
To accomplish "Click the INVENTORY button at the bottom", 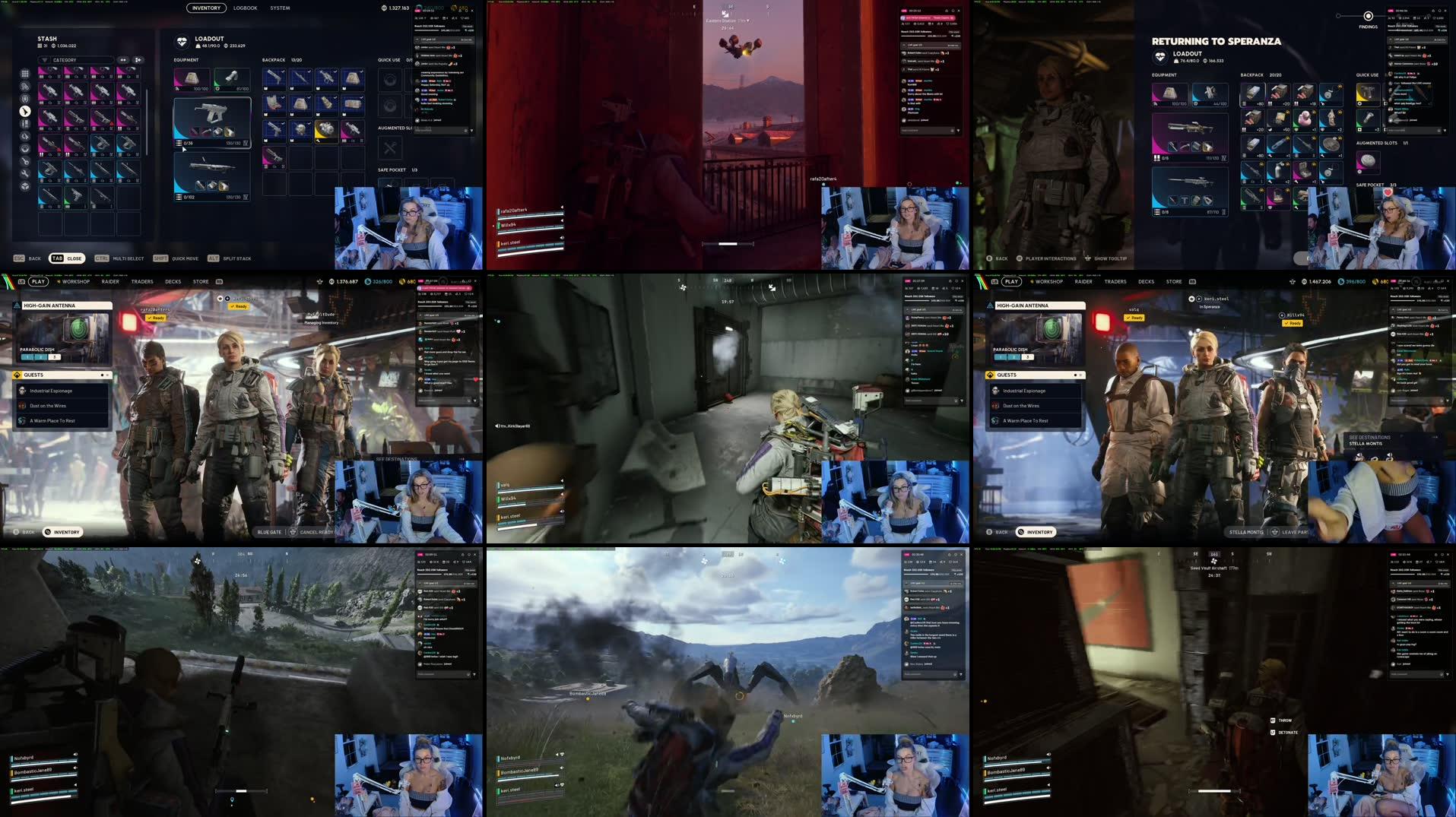I will 62,532.
